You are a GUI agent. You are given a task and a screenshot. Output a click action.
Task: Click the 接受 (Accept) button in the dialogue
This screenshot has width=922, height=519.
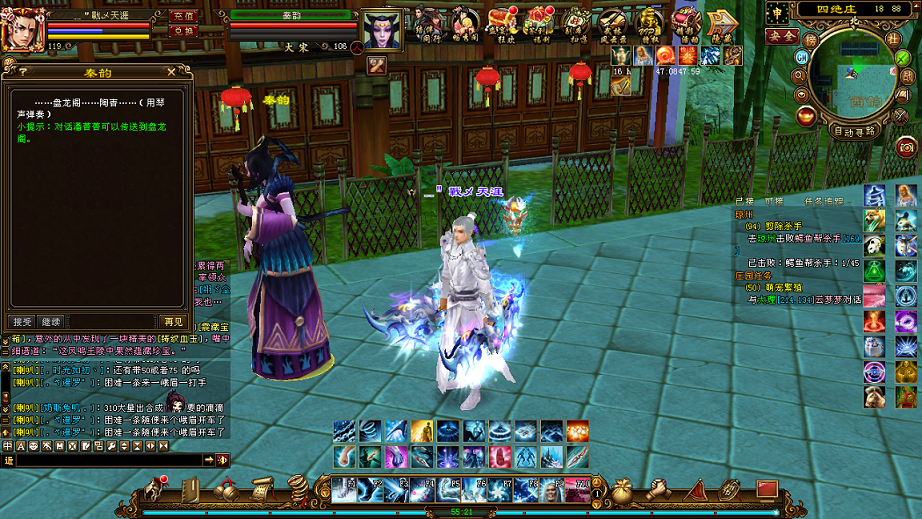click(x=22, y=321)
